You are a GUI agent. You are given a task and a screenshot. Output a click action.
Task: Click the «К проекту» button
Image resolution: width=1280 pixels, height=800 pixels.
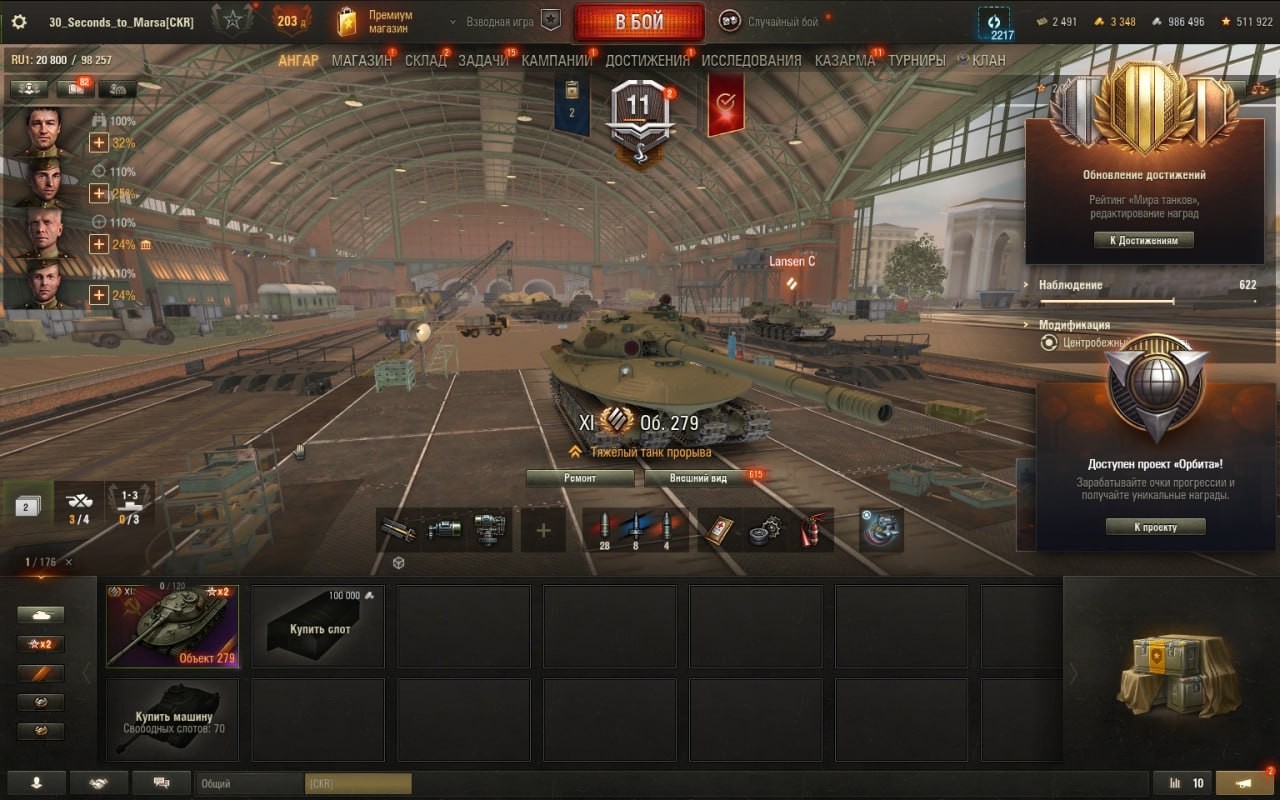coord(1155,527)
